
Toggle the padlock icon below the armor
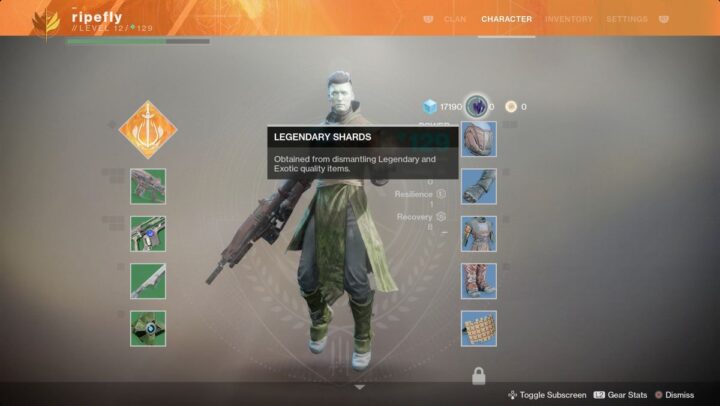(478, 376)
